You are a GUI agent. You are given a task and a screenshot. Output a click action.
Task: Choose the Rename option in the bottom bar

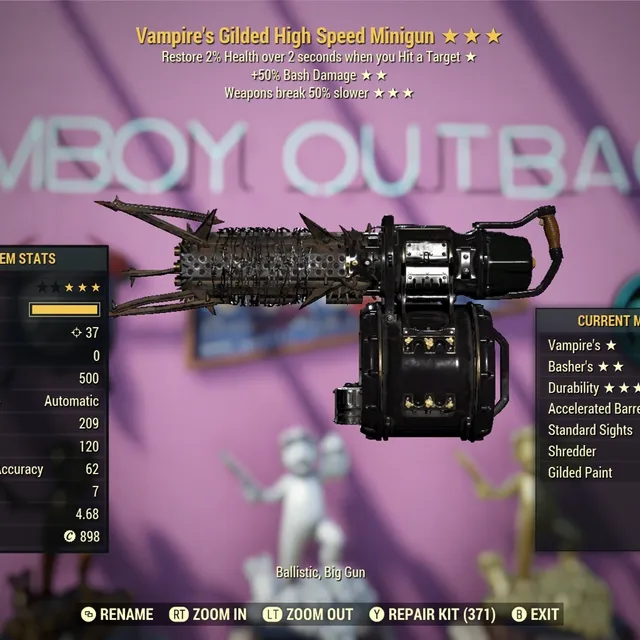(x=117, y=614)
